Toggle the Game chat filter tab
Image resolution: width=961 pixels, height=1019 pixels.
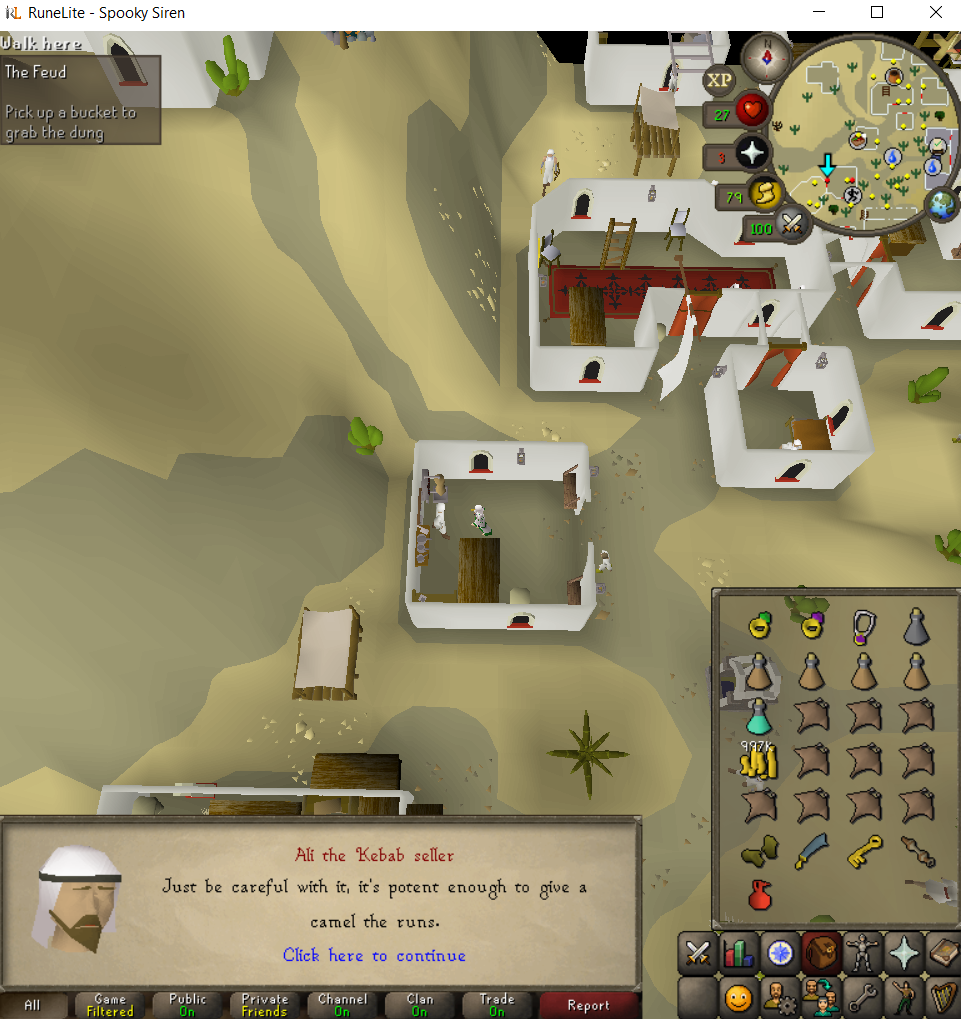click(x=110, y=1005)
